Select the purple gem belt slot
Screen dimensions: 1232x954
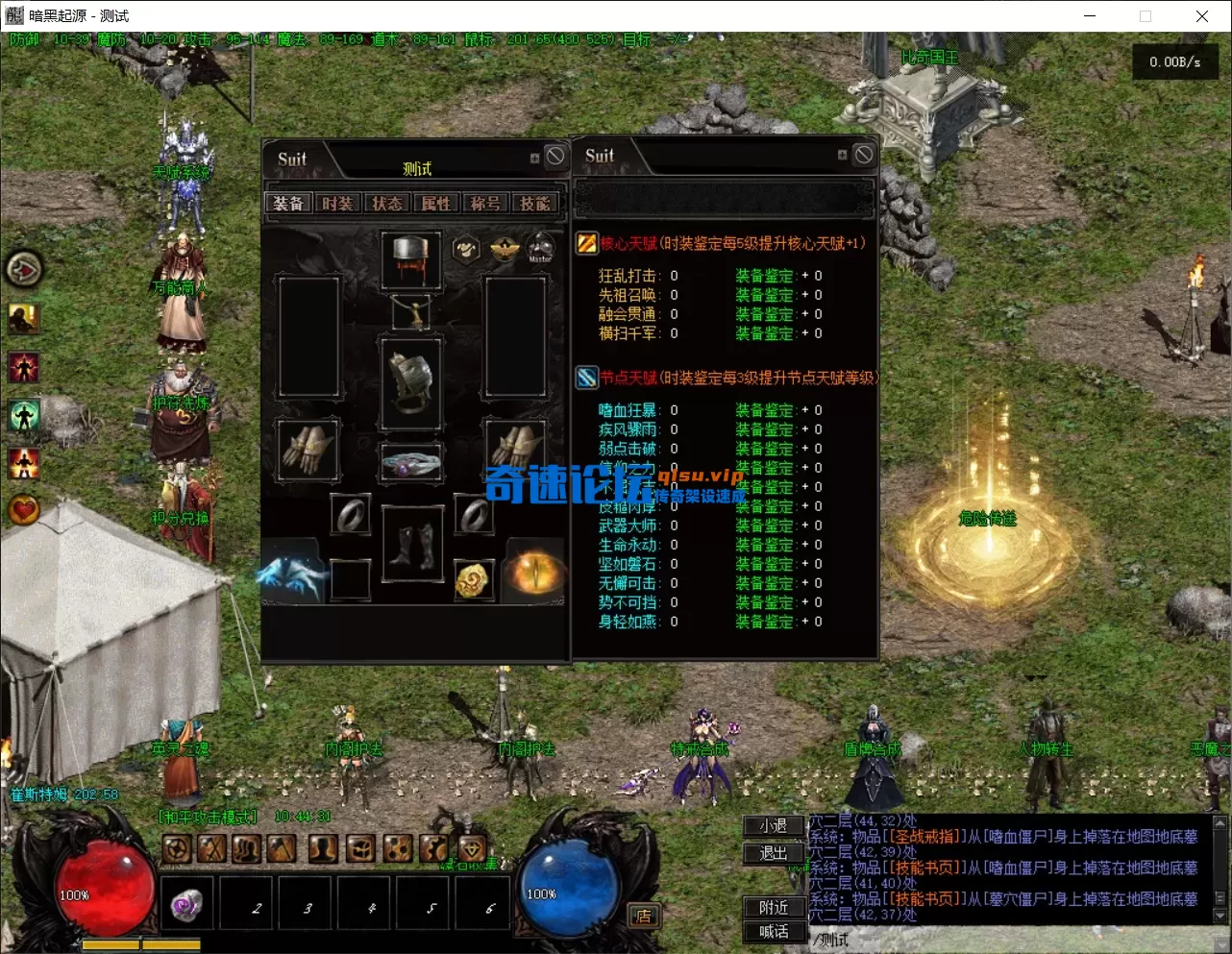coord(412,465)
